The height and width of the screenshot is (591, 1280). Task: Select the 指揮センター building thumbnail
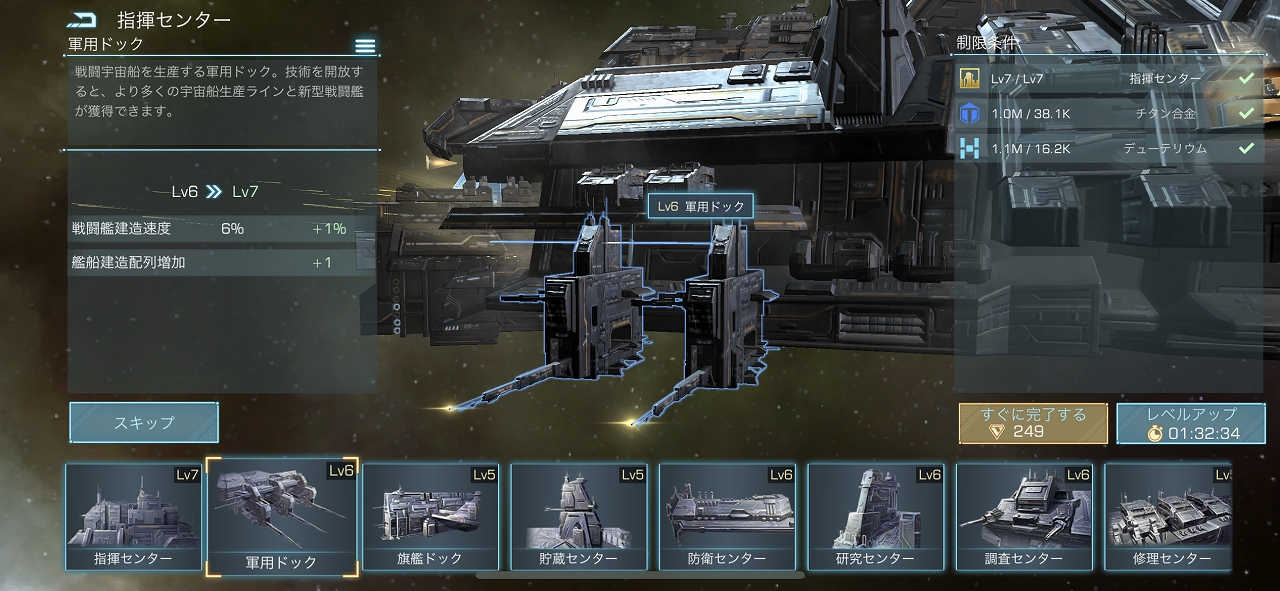(133, 518)
